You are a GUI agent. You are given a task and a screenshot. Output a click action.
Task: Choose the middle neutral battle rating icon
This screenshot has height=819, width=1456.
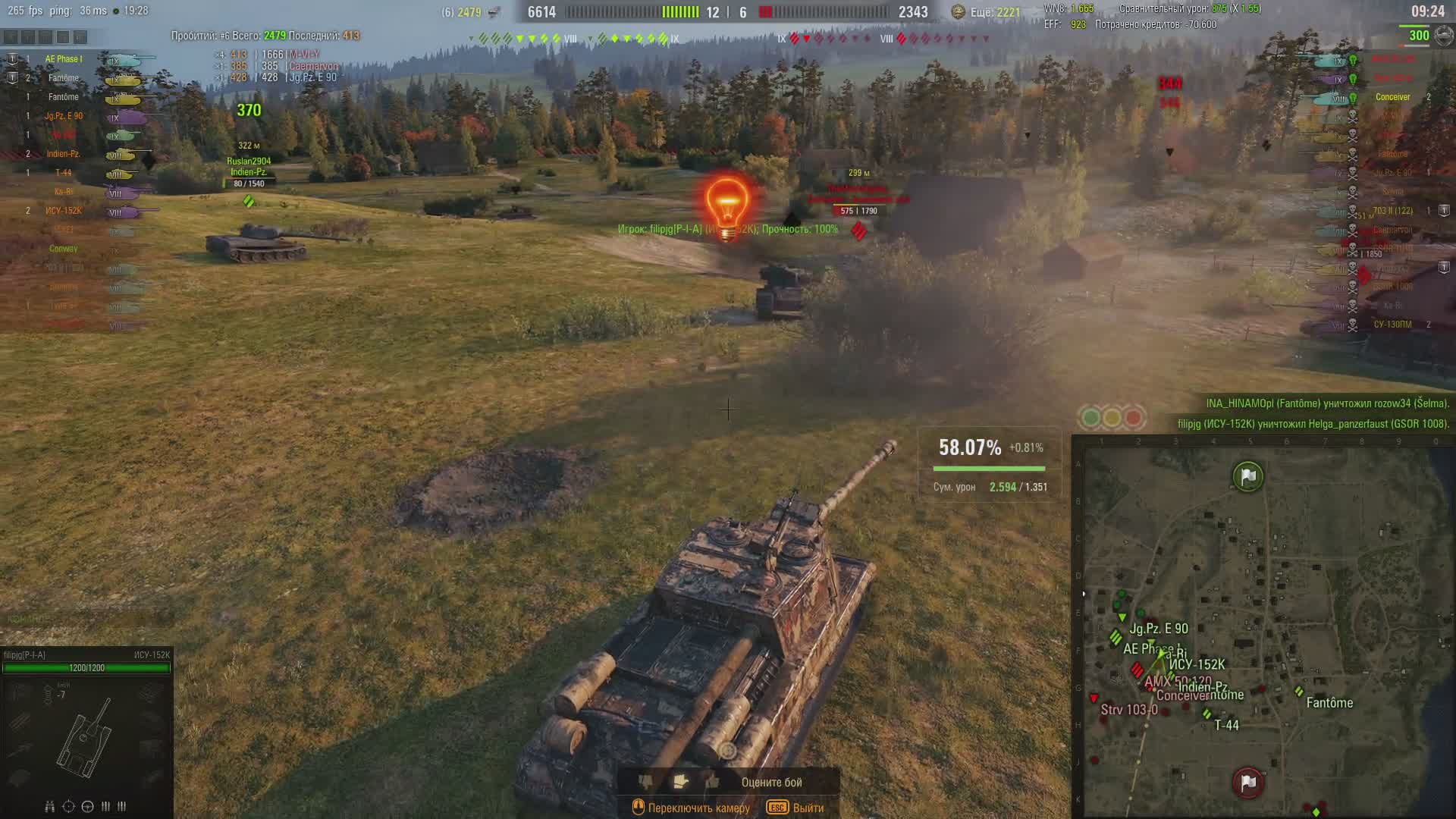(x=679, y=781)
